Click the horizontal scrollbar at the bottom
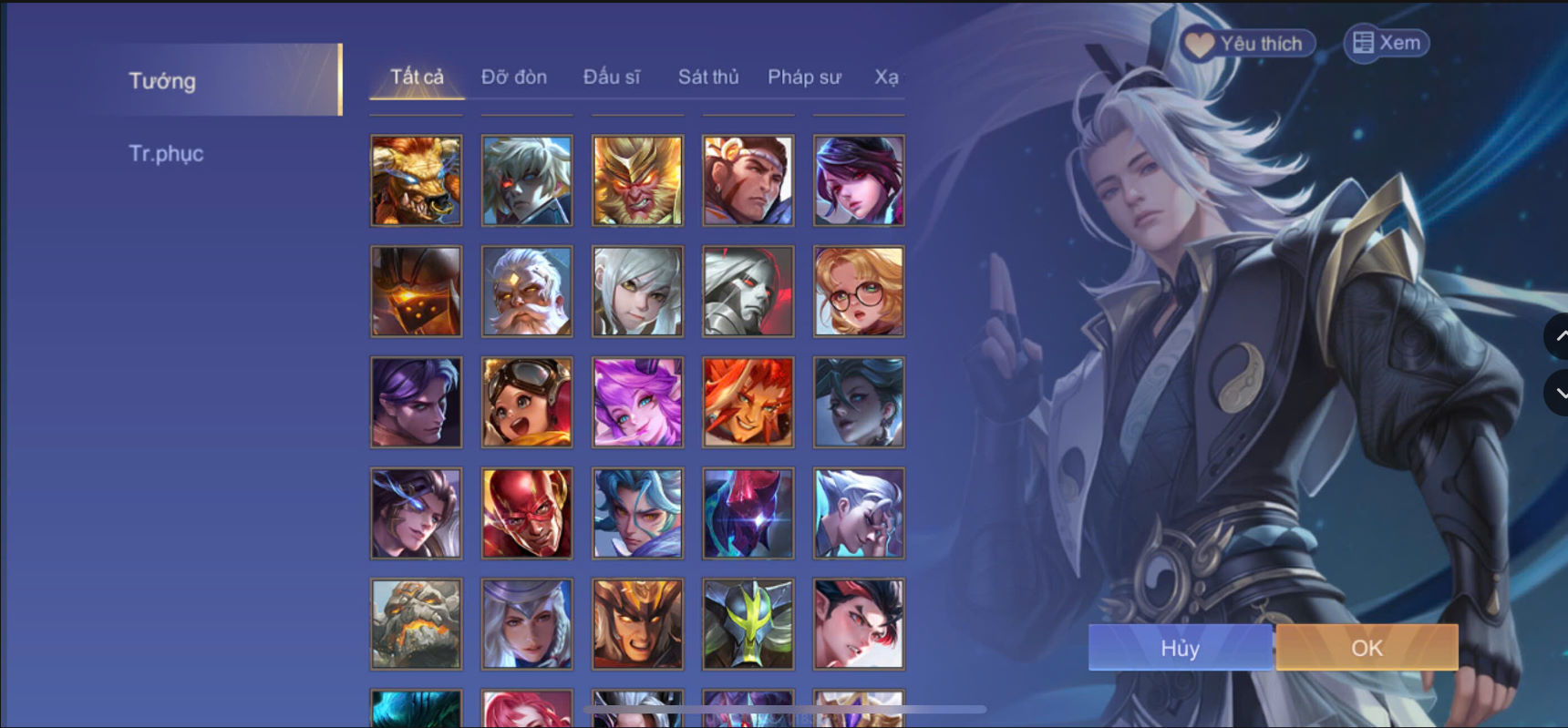 coord(784,707)
